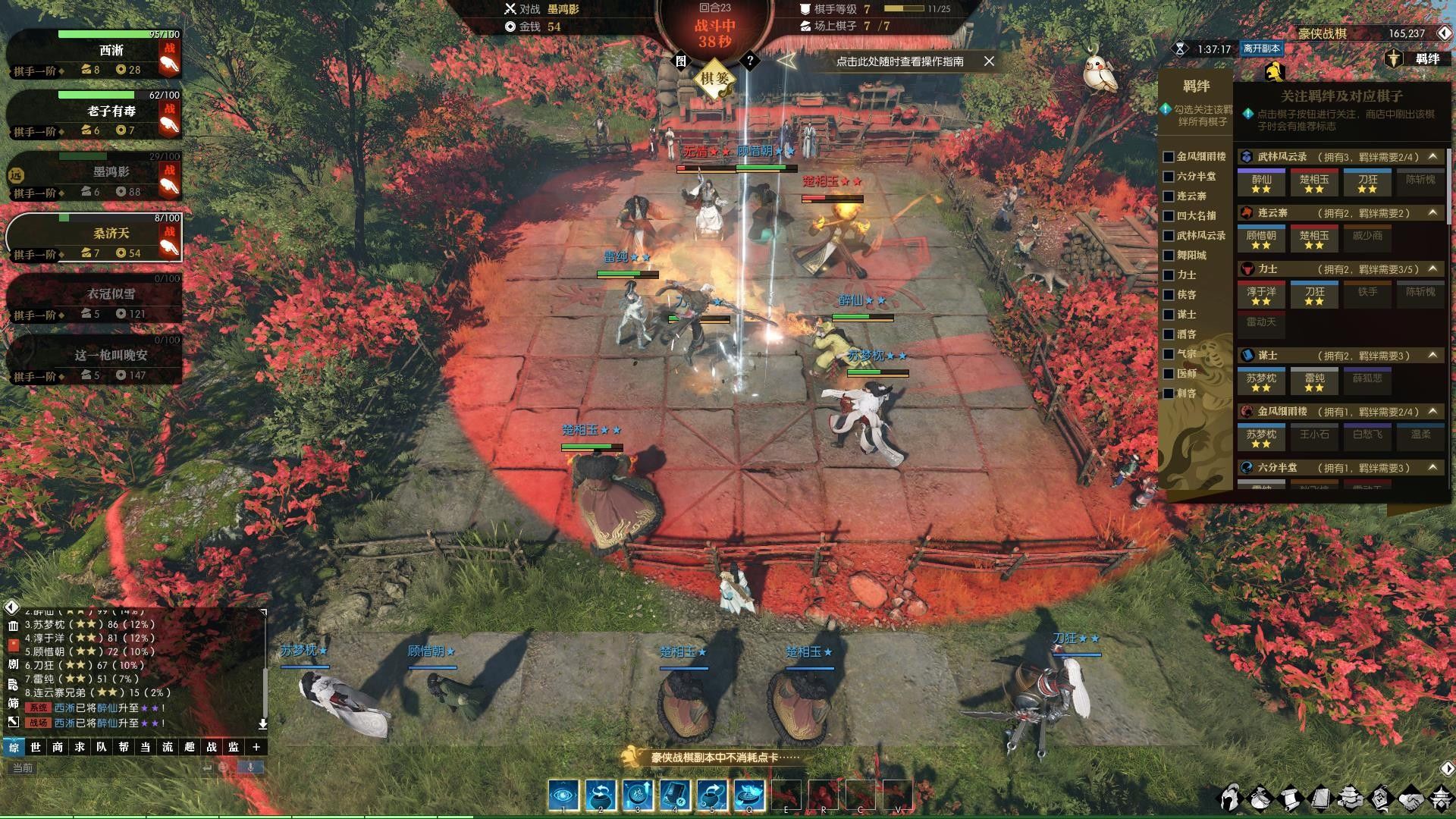The height and width of the screenshot is (819, 1456).
Task: Select the 淳于洋 piece under 力士
Action: point(1261,295)
